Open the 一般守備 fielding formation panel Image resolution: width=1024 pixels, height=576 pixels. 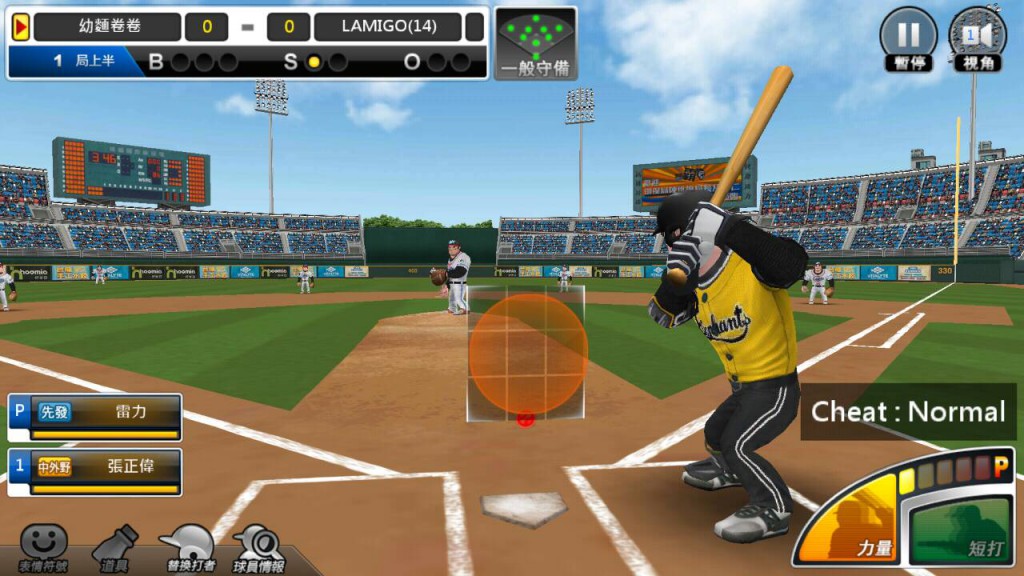[x=536, y=42]
